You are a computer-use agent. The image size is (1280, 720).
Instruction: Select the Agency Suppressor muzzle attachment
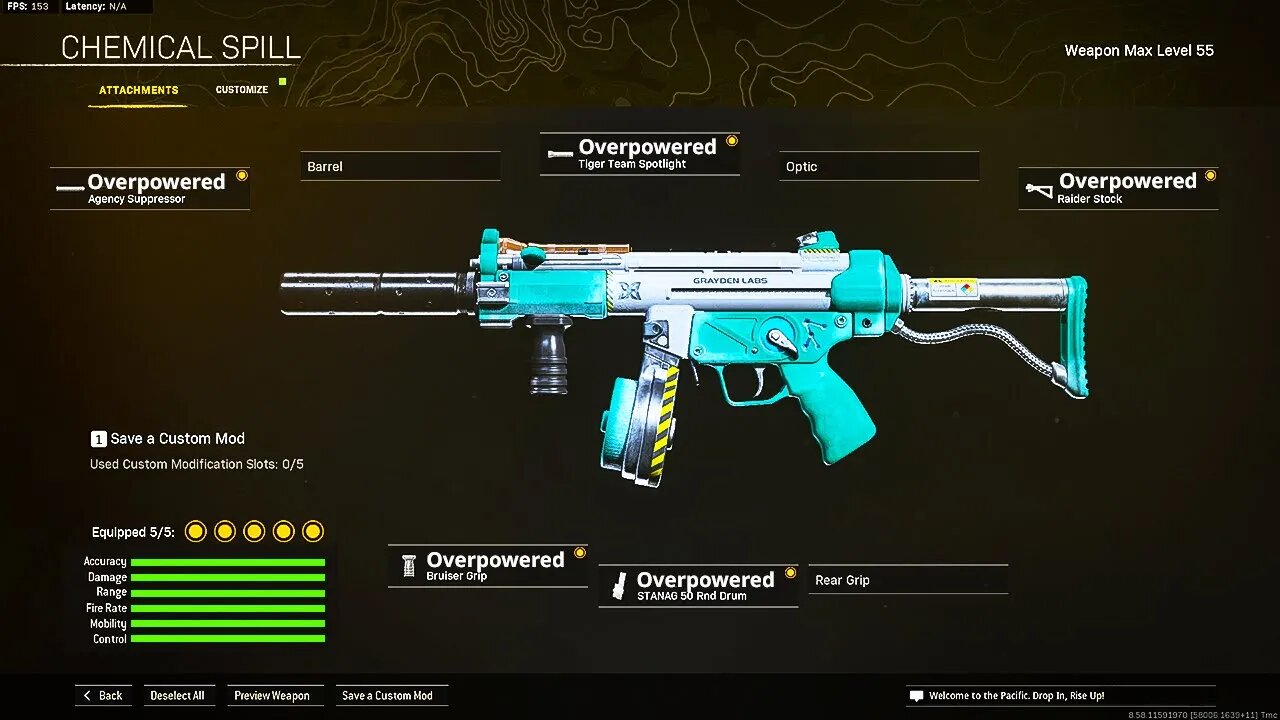tap(150, 187)
